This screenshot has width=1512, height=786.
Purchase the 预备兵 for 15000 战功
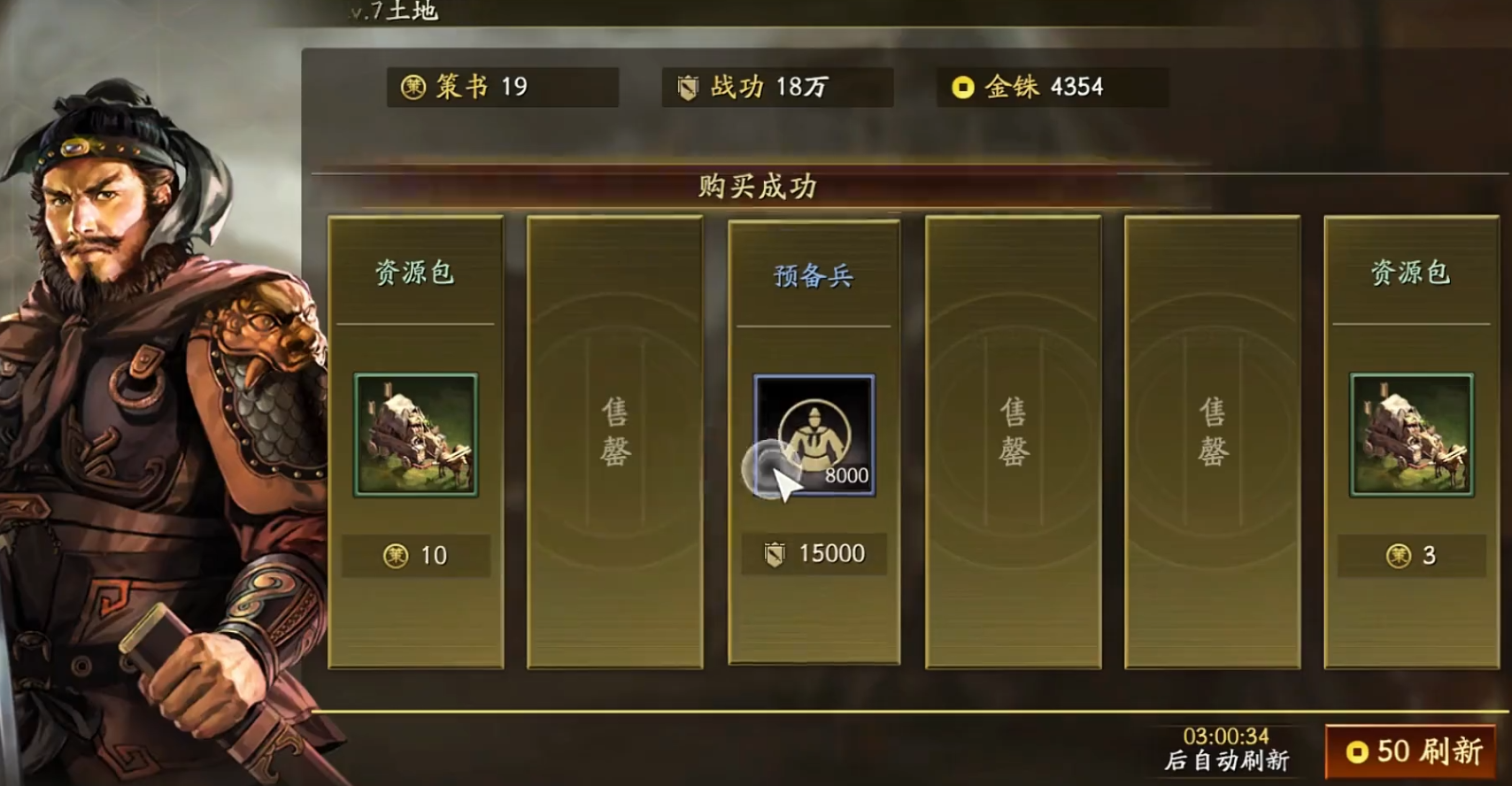(x=813, y=552)
